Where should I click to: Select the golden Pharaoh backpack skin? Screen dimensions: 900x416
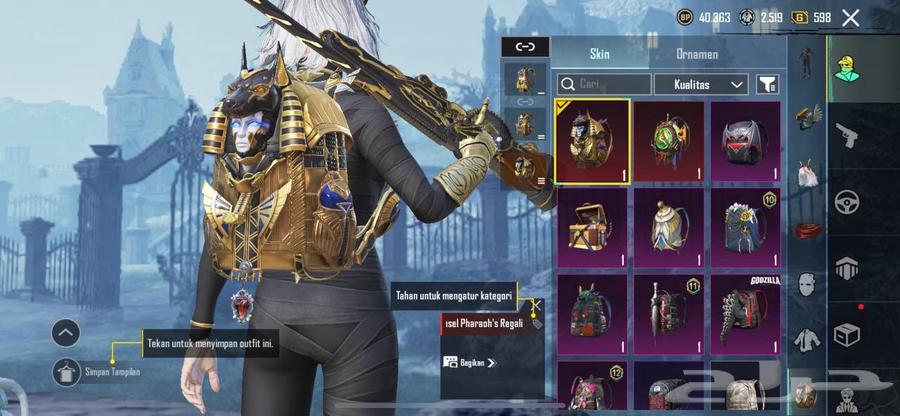point(593,141)
